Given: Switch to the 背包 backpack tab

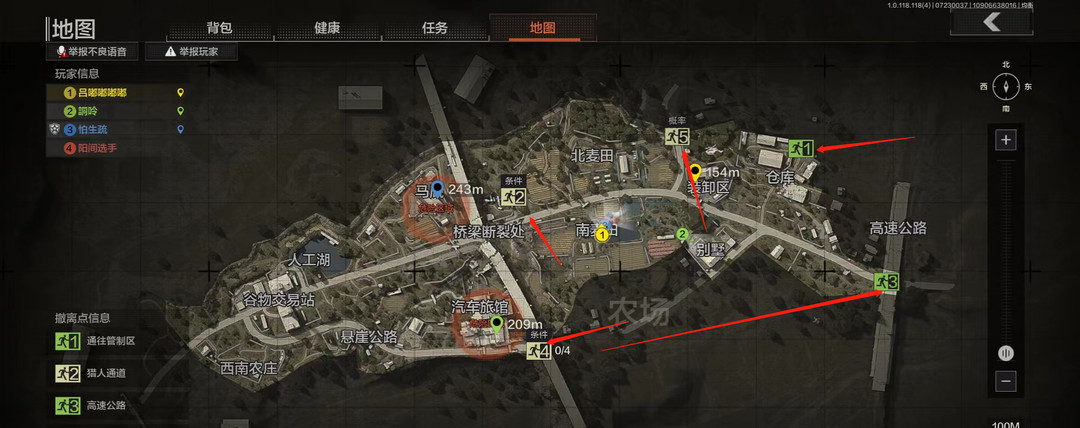Looking at the screenshot, I should point(220,28).
